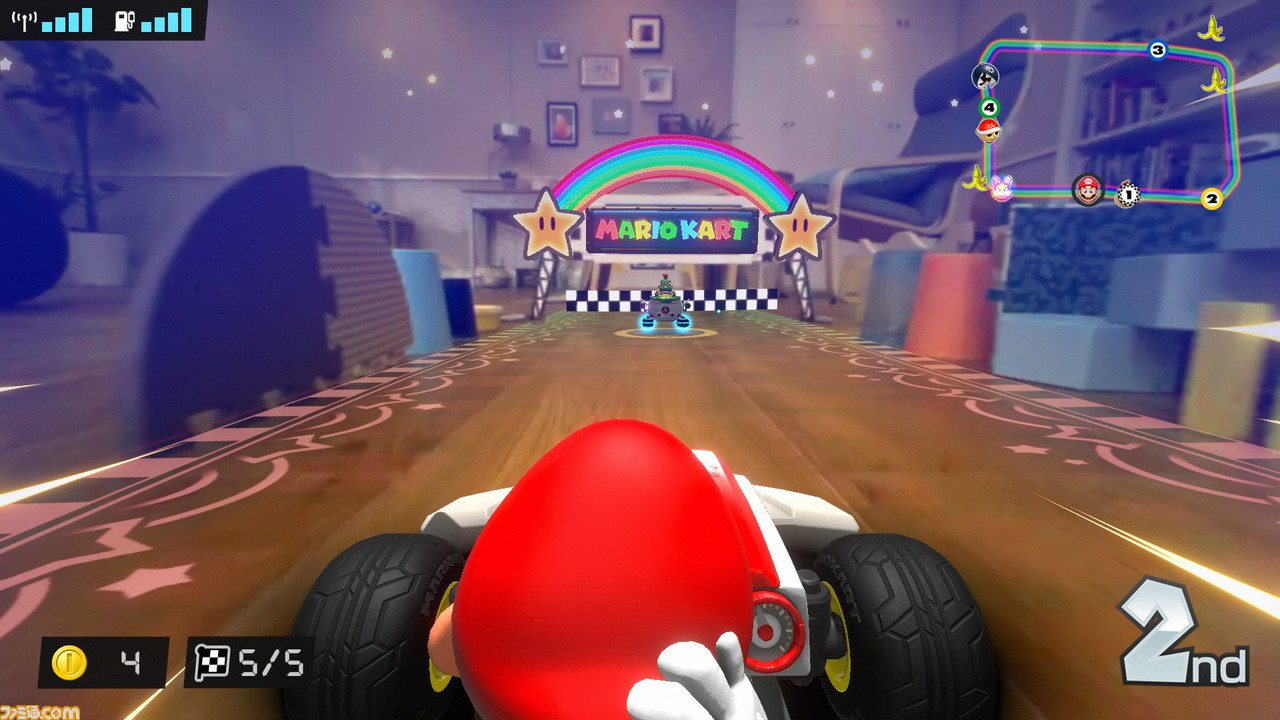The height and width of the screenshot is (720, 1280).
Task: Click the banana peel on the minimap's left edge
Action: [x=976, y=179]
